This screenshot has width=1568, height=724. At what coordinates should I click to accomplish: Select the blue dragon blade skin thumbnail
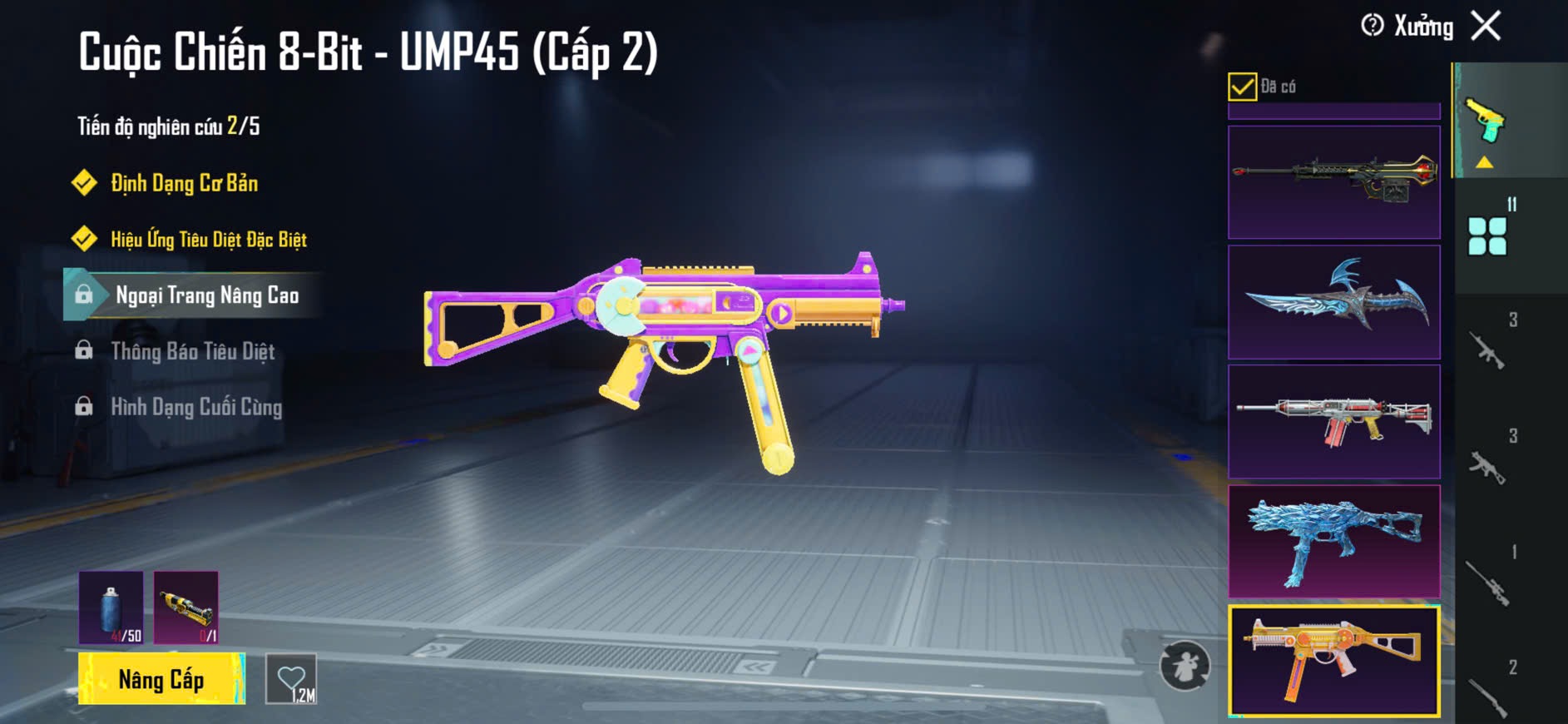(x=1333, y=302)
